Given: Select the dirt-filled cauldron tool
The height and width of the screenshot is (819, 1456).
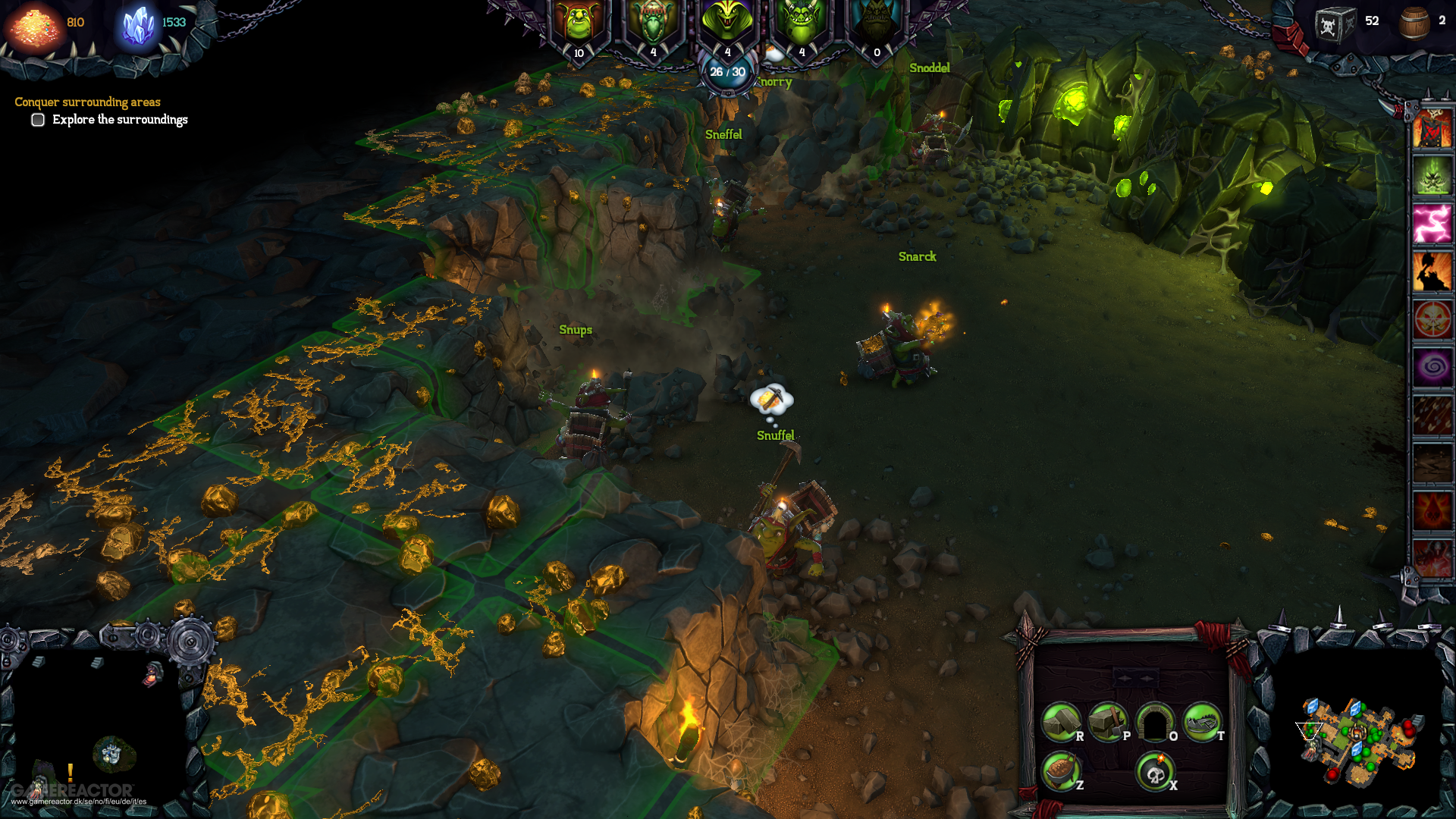Looking at the screenshot, I should (x=1060, y=771).
